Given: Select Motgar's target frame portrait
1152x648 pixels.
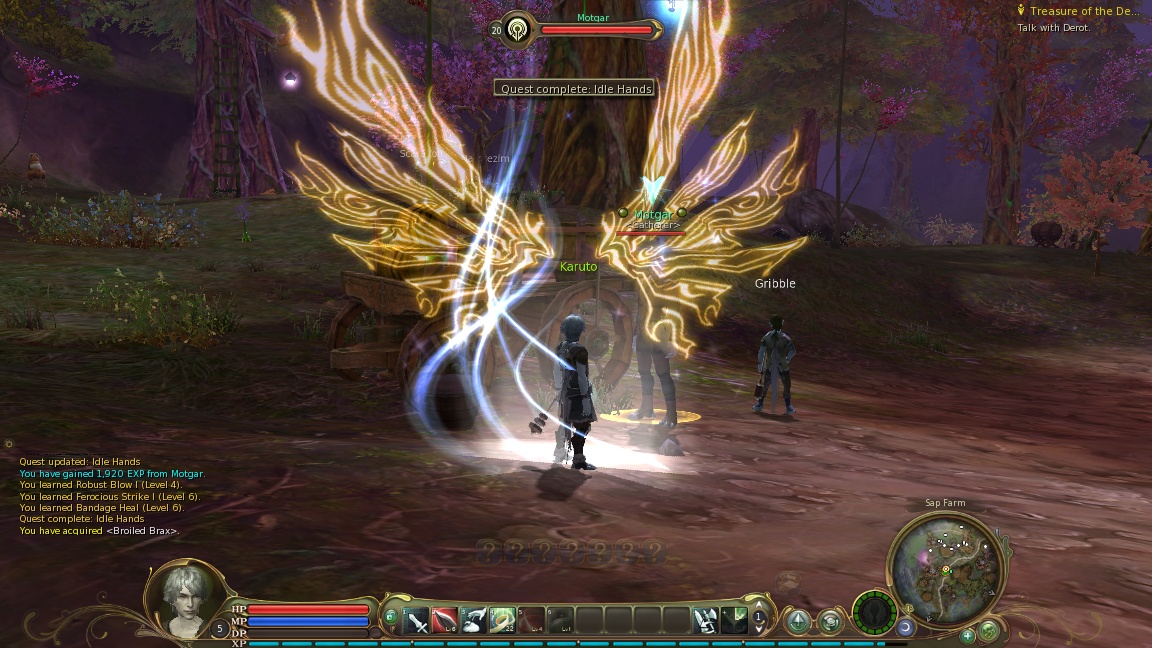Looking at the screenshot, I should tap(518, 30).
